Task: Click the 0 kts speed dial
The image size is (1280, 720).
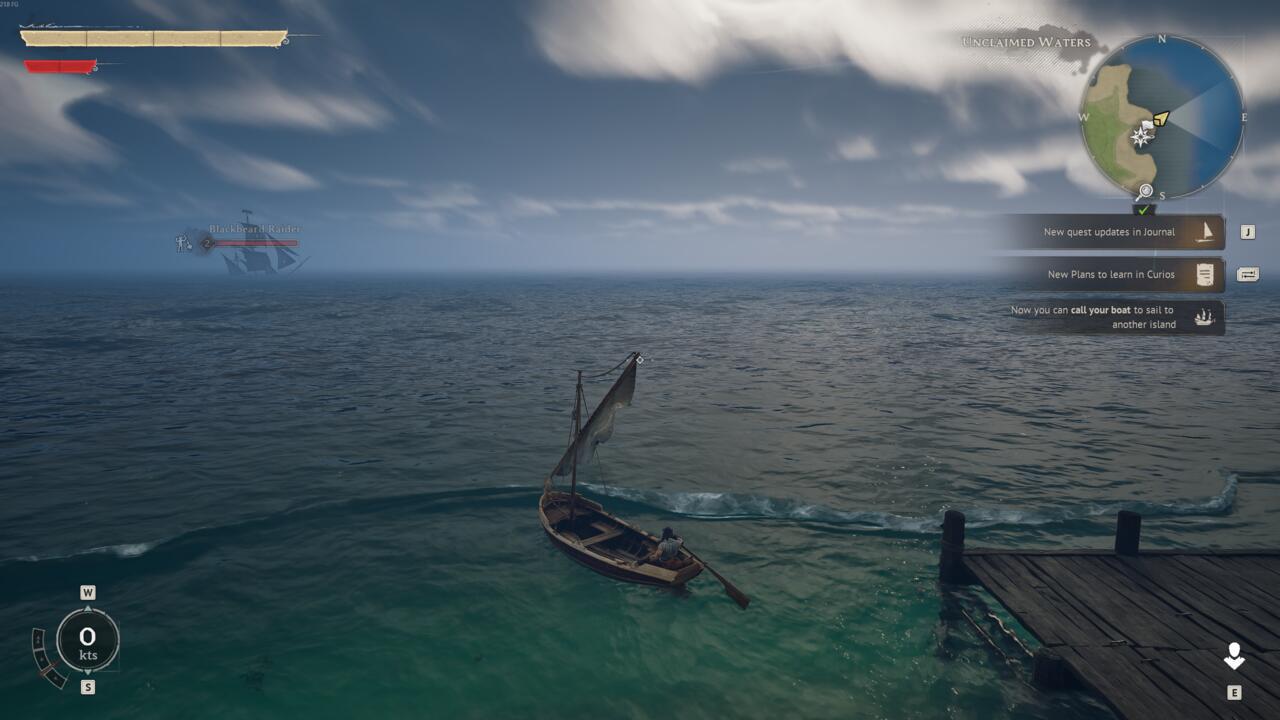Action: [x=88, y=641]
